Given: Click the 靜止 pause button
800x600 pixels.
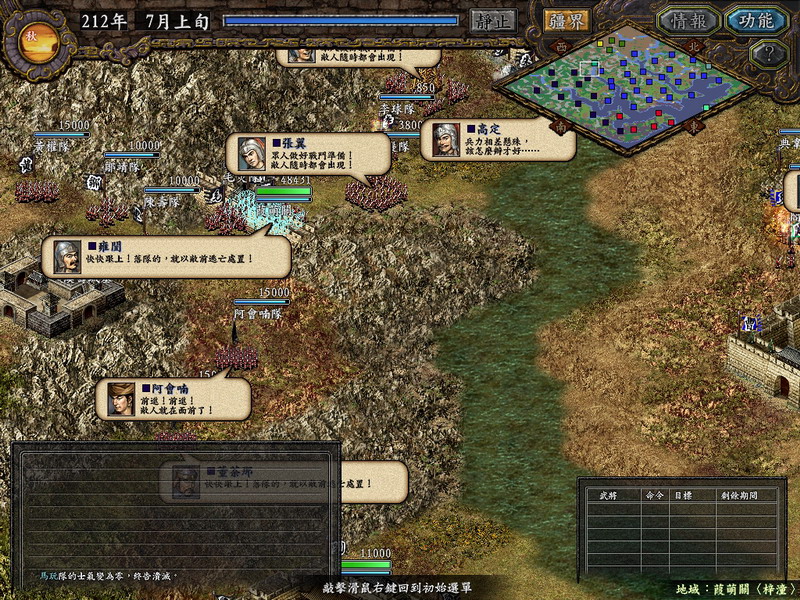Looking at the screenshot, I should [x=493, y=20].
